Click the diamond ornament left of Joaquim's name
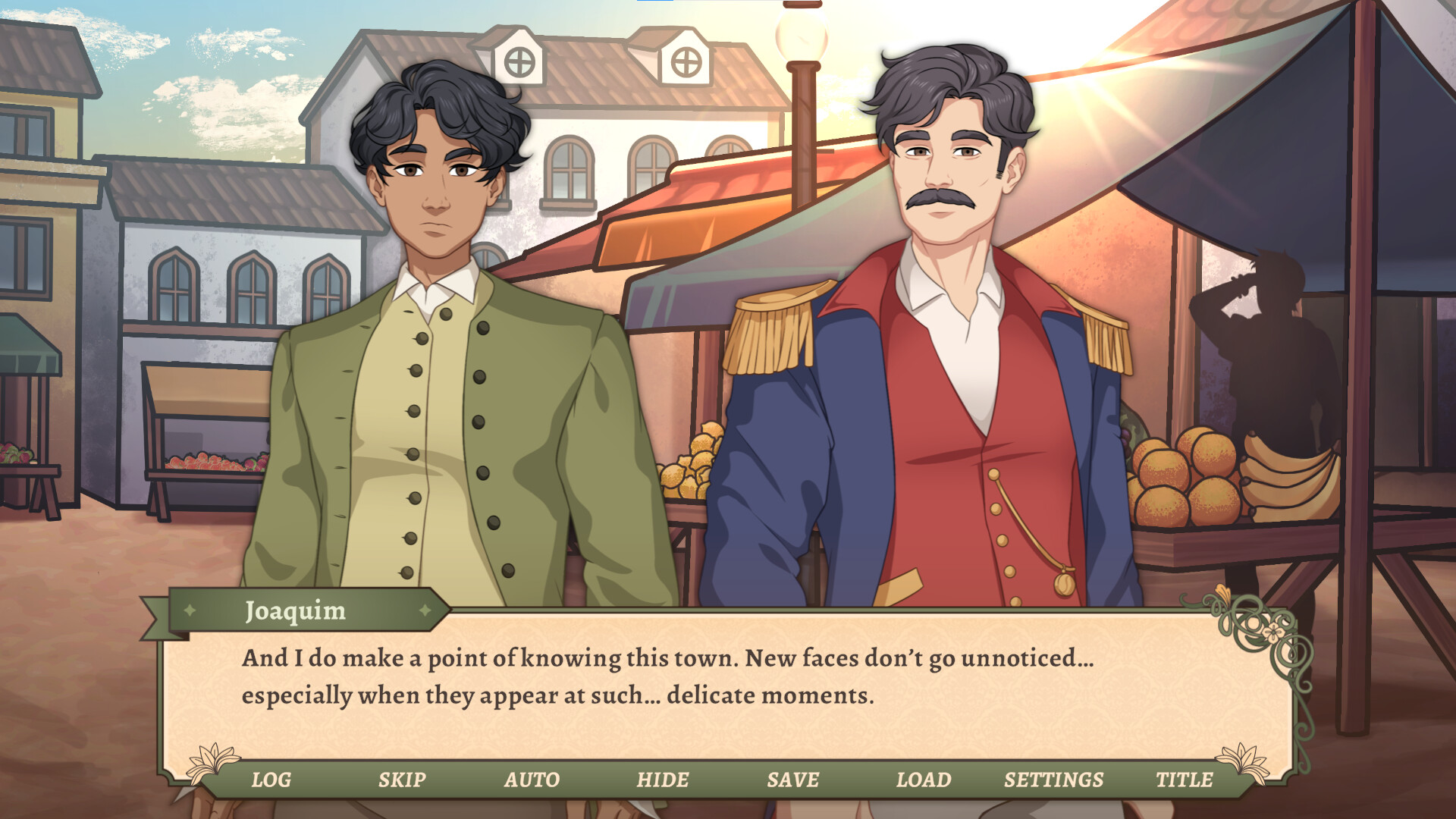The image size is (1456, 819). coord(188,611)
